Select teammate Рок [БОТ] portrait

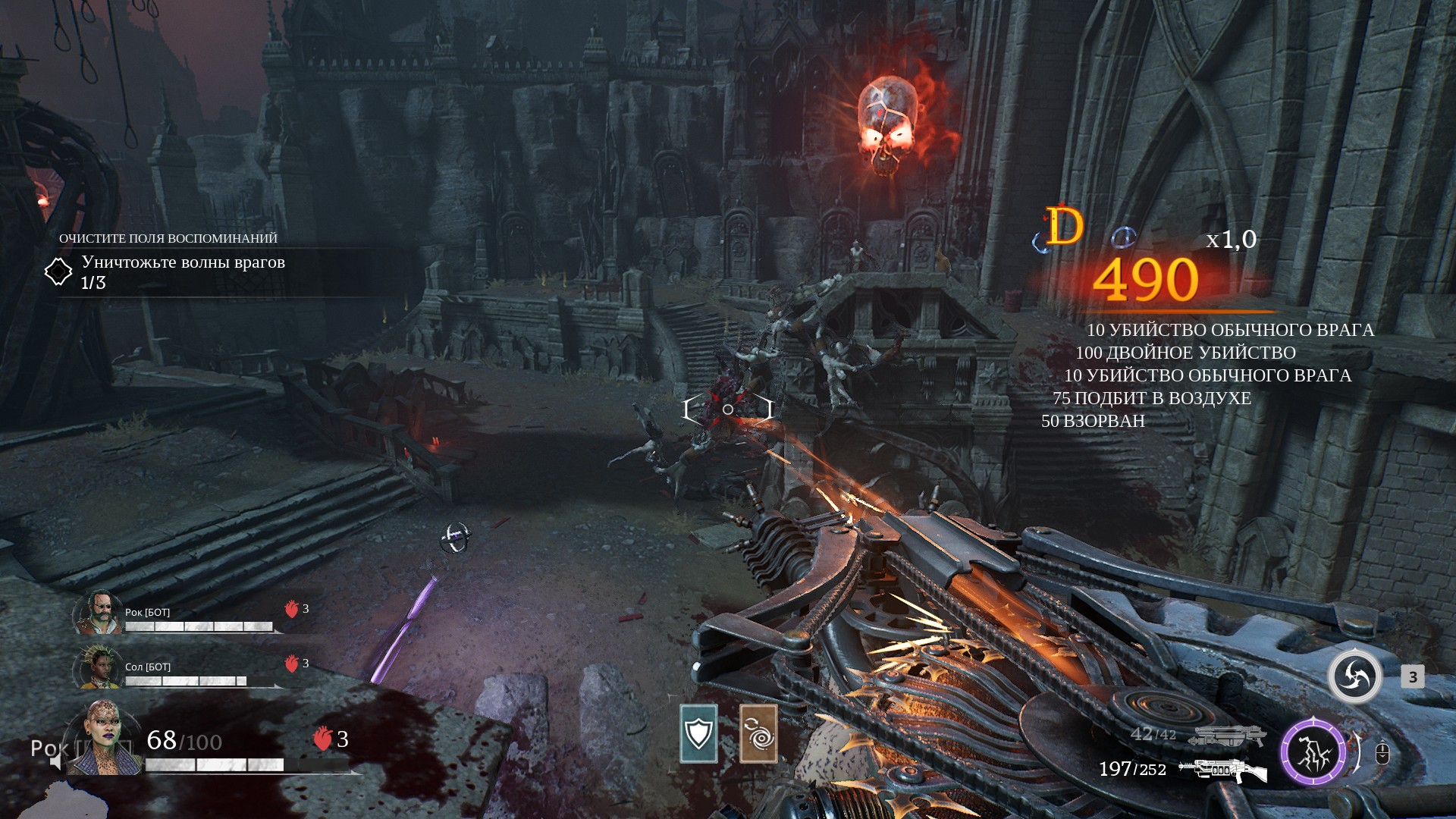99,613
